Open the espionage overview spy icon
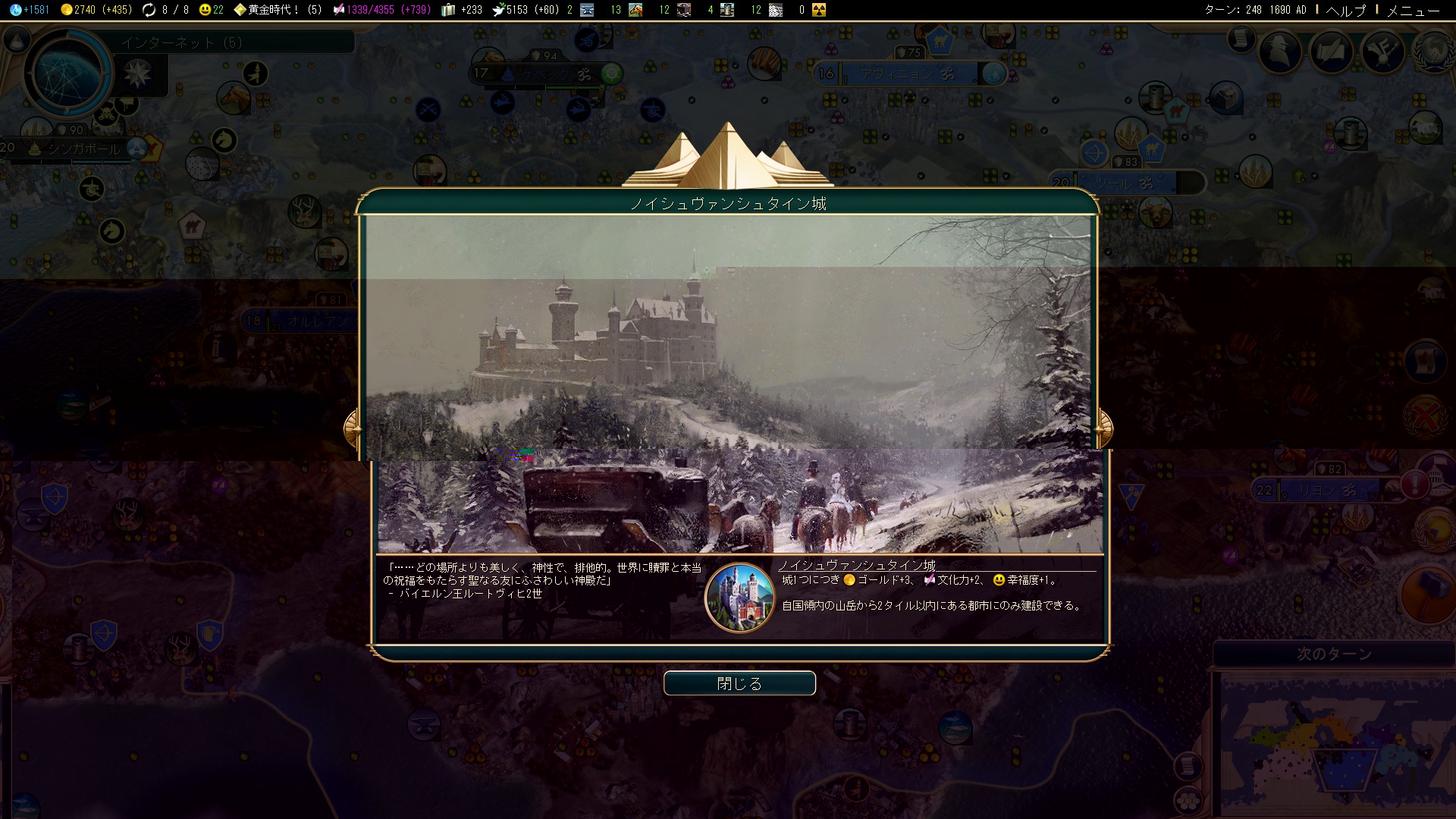The height and width of the screenshot is (819, 1456). click(x=1279, y=52)
